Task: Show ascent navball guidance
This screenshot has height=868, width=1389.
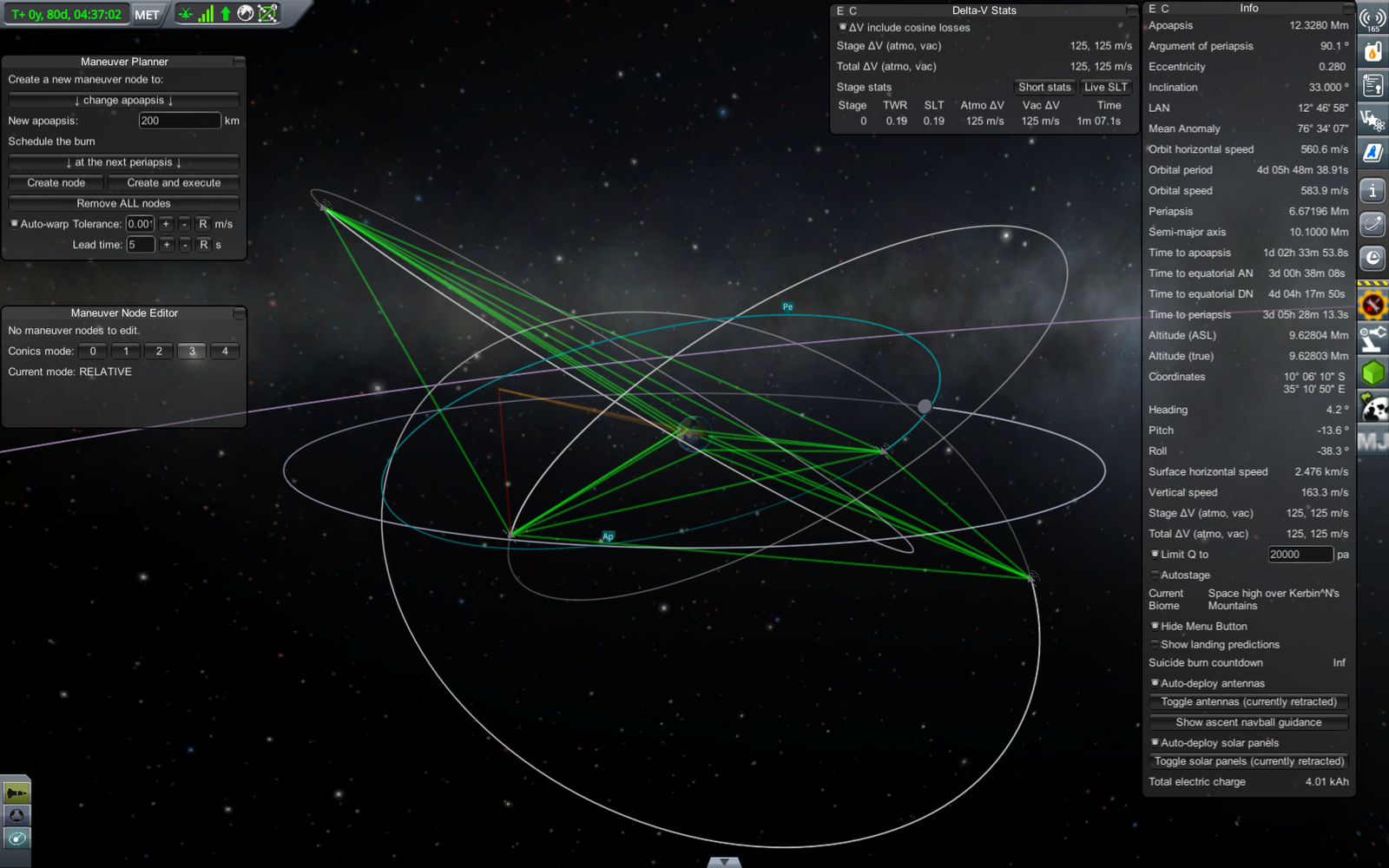Action: [x=1248, y=722]
